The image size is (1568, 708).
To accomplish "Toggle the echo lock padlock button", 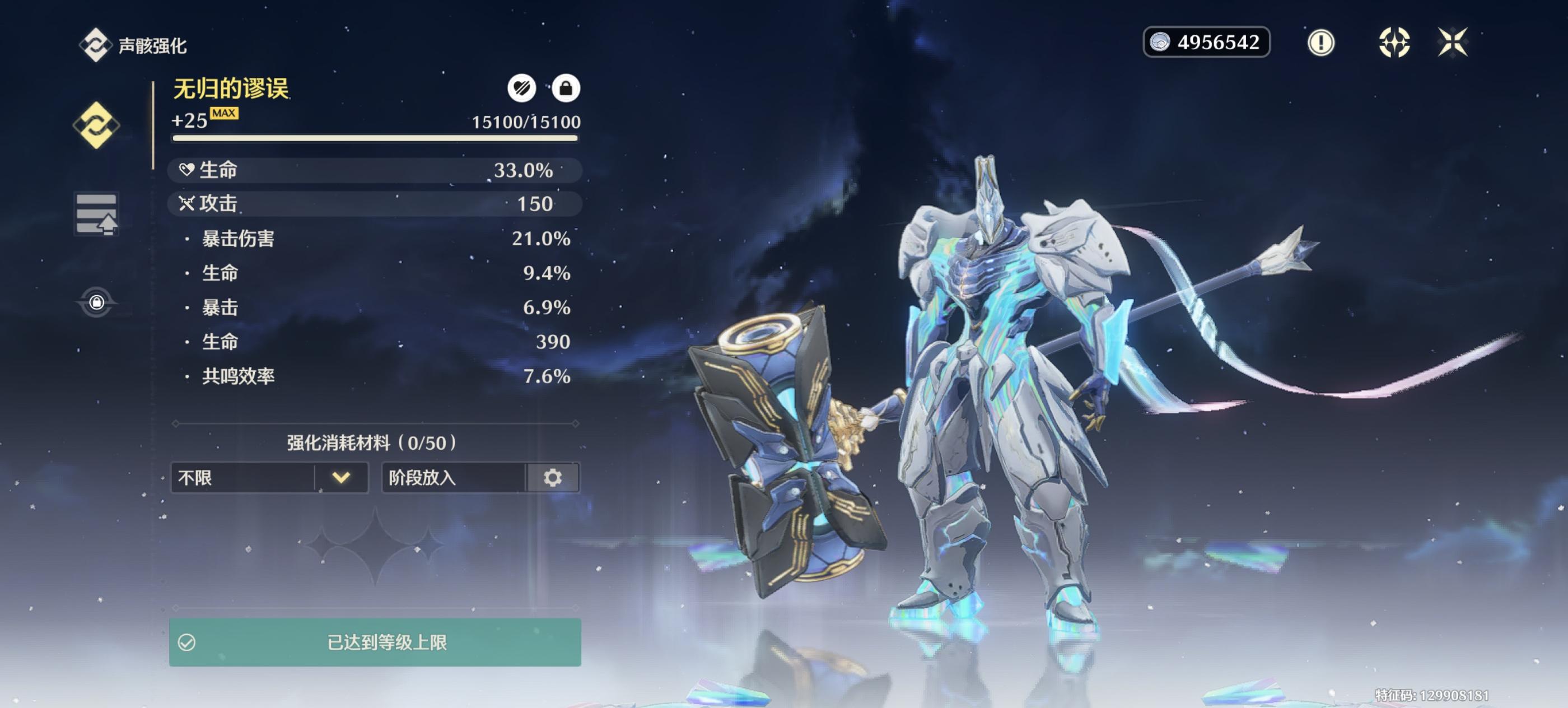I will coord(566,89).
